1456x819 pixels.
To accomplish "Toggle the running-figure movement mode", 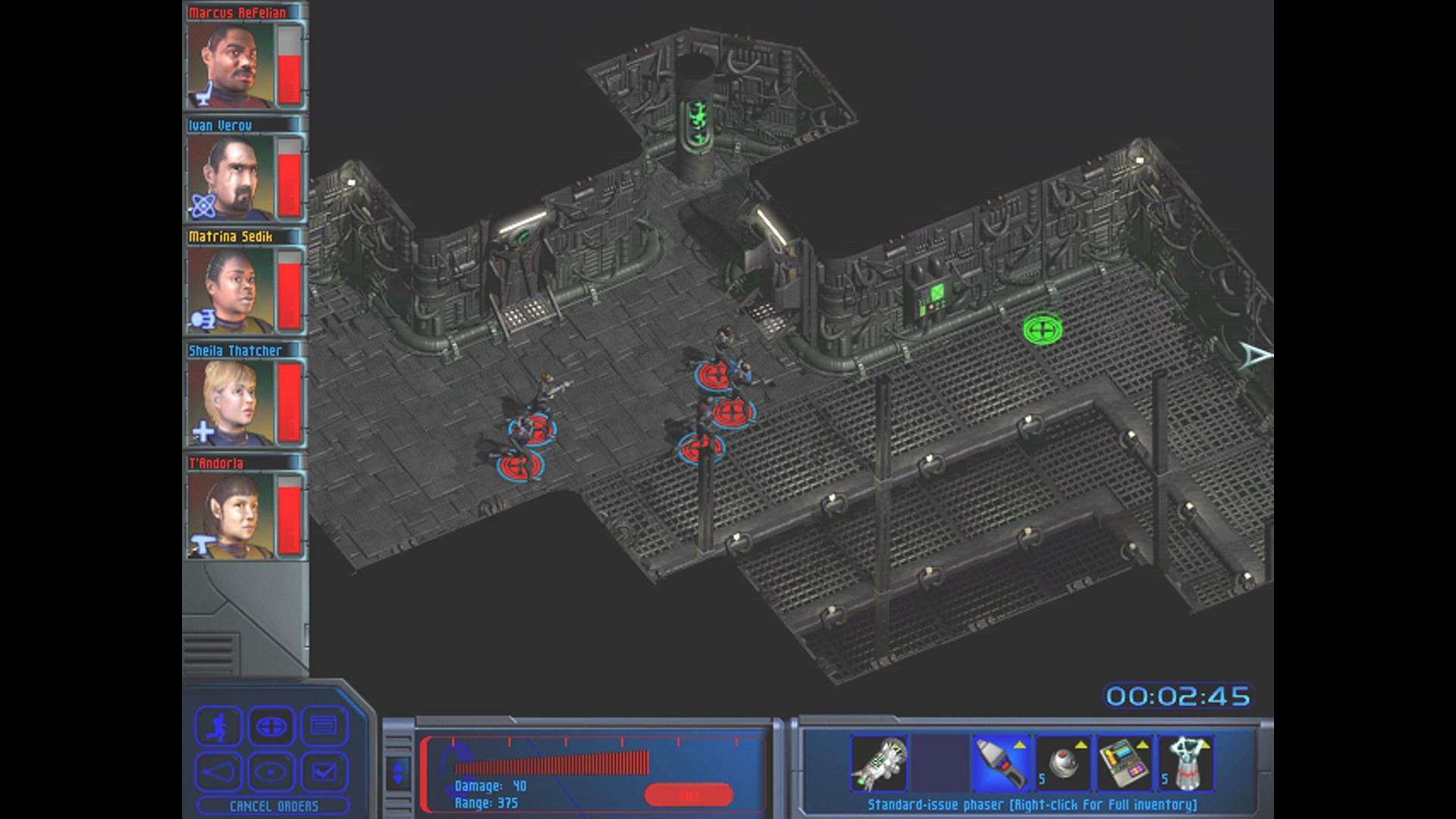I will [219, 726].
